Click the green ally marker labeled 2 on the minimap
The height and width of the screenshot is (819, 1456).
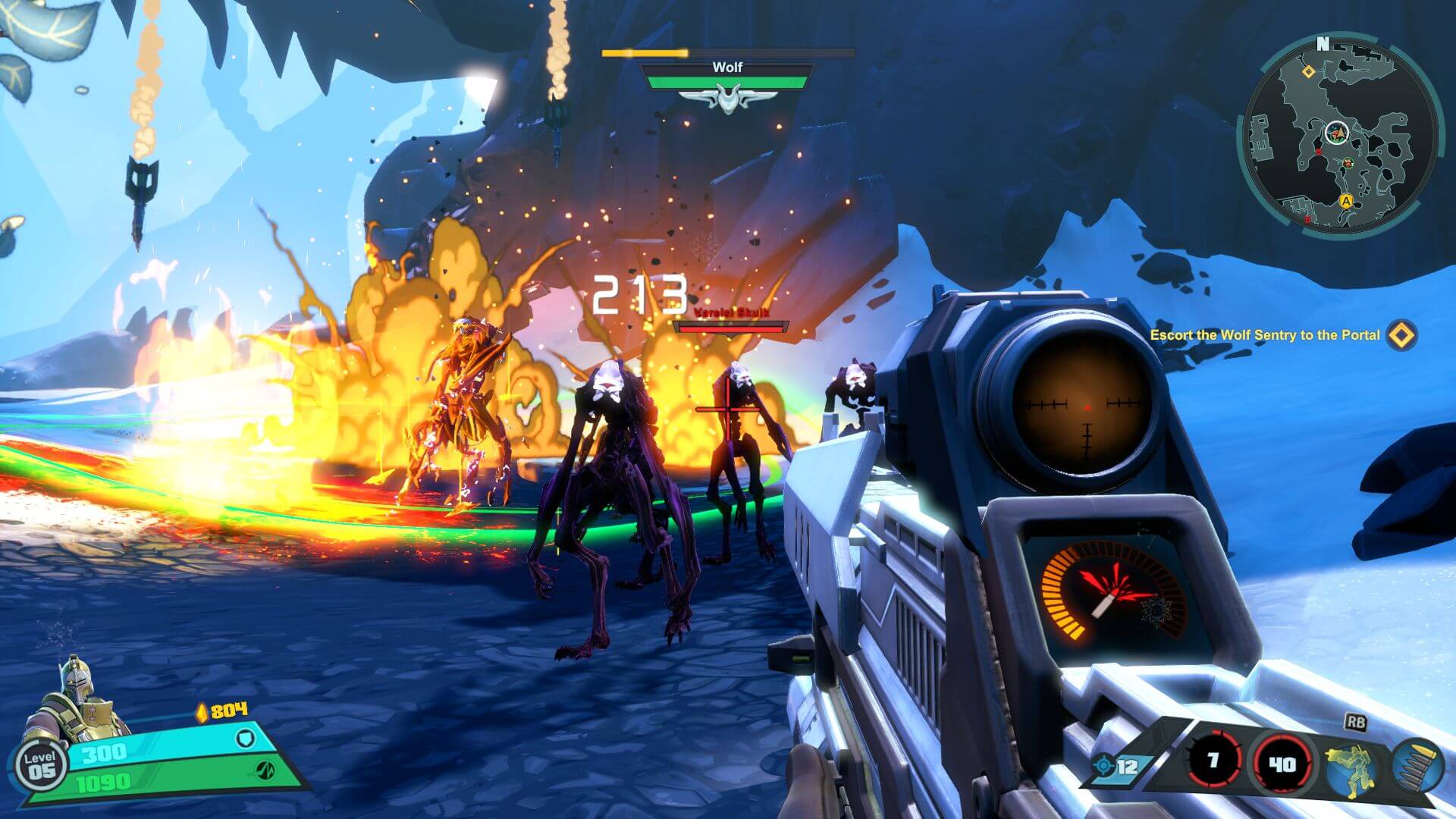(1348, 163)
